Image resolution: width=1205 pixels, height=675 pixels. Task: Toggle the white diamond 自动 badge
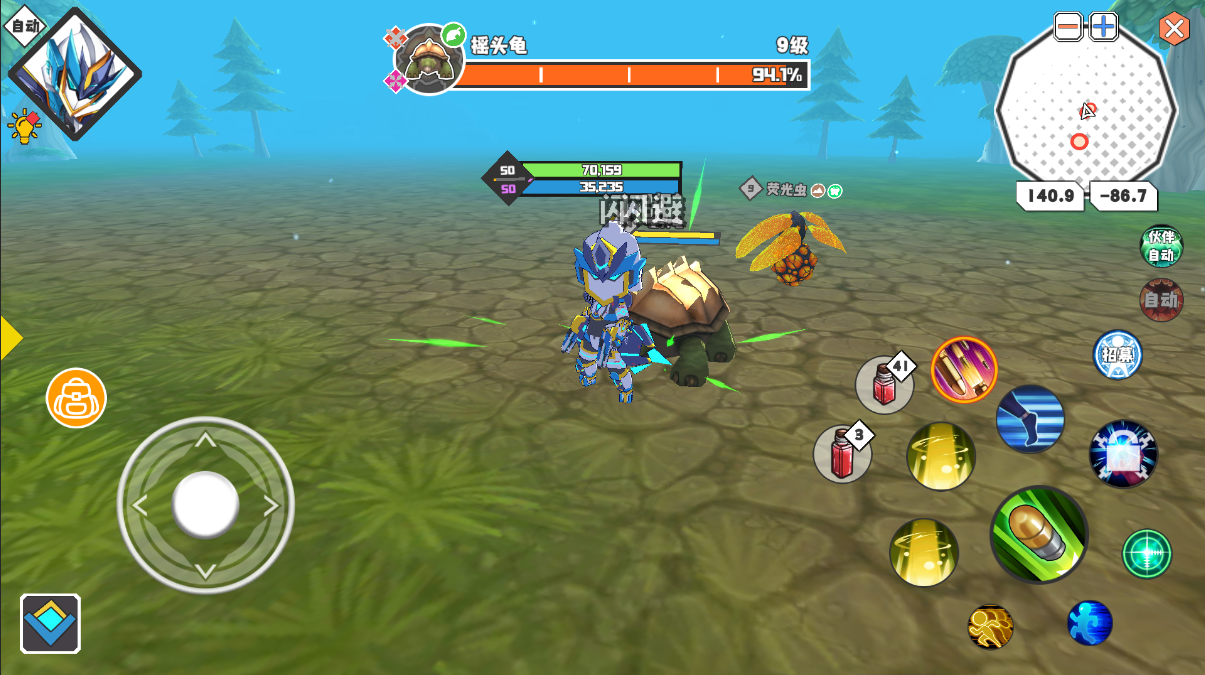click(x=24, y=25)
